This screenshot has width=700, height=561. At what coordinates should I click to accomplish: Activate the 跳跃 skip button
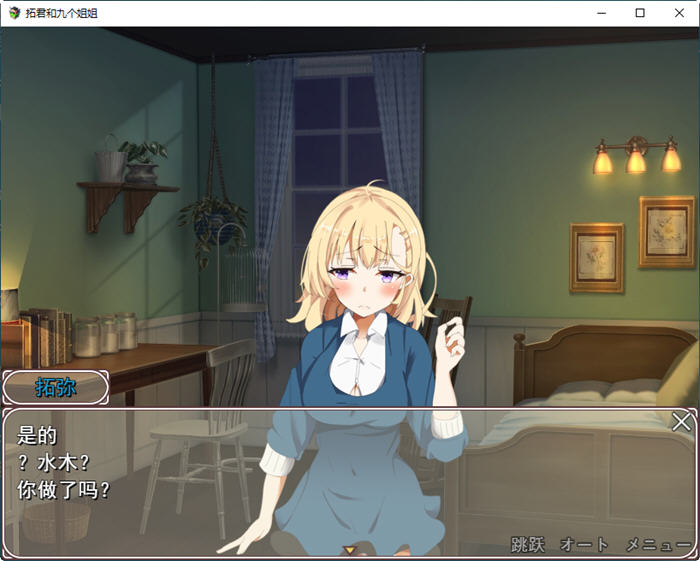[527, 545]
